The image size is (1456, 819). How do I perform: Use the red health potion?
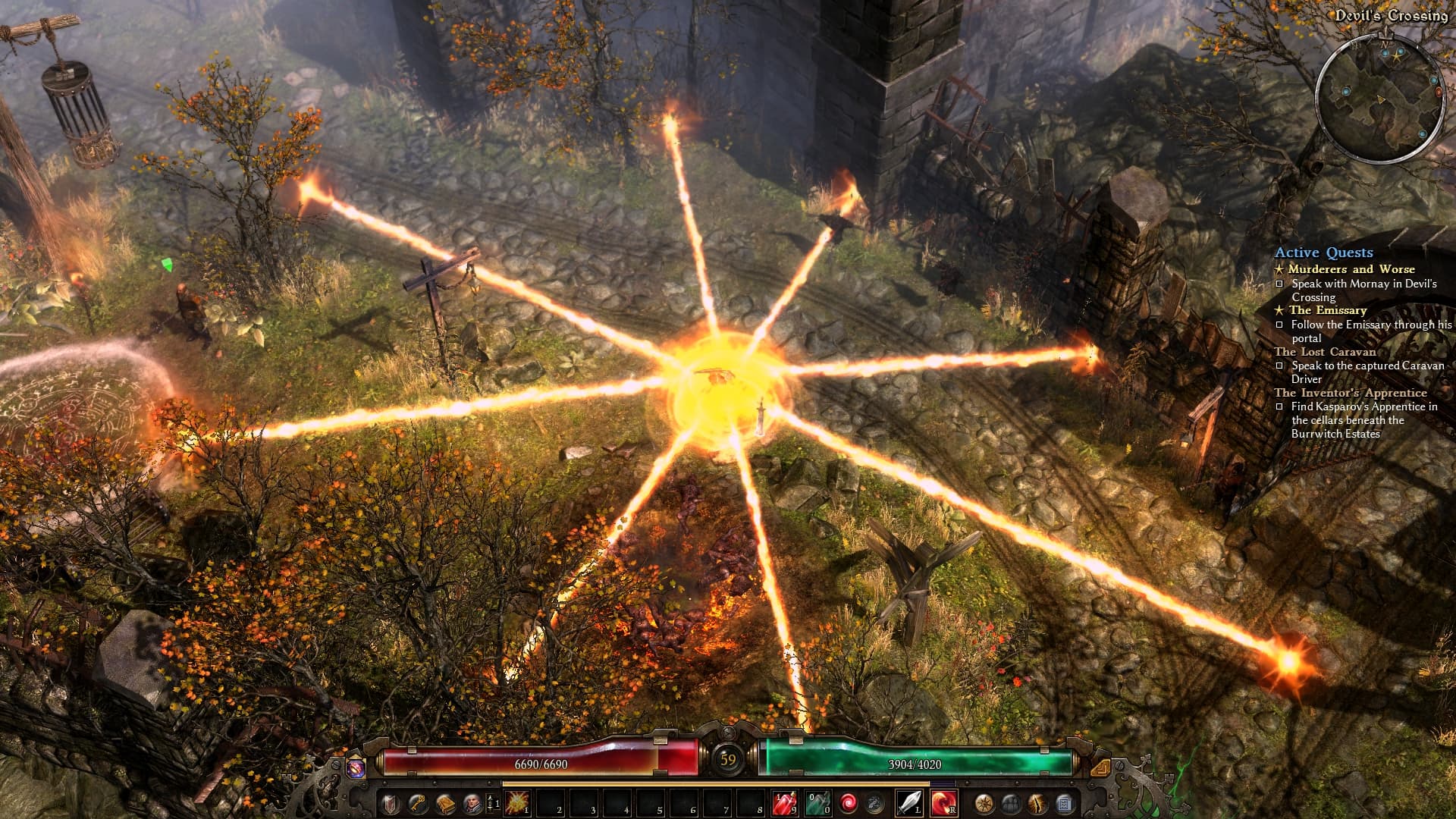(x=783, y=802)
